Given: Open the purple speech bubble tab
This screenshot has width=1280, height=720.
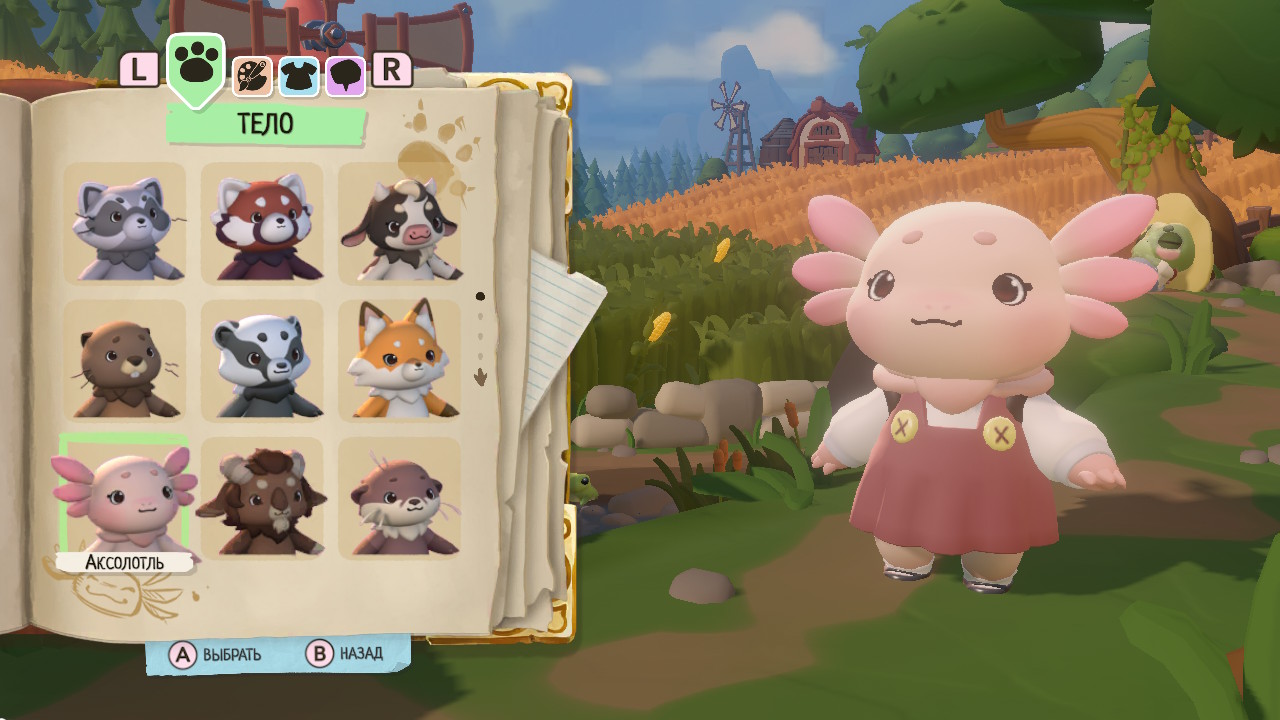Looking at the screenshot, I should click(345, 76).
